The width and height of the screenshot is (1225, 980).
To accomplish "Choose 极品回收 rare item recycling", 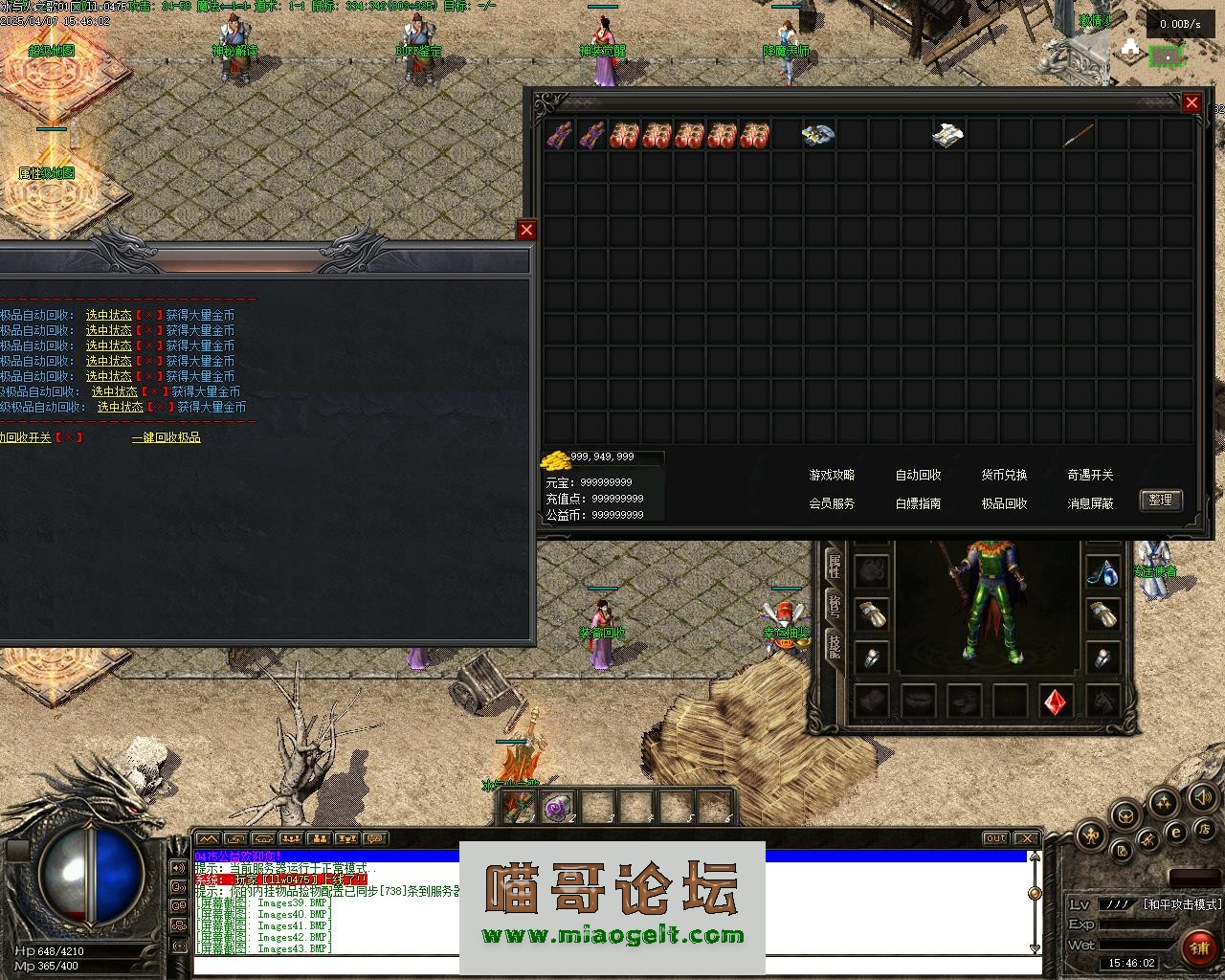I will pyautogui.click(x=1004, y=503).
